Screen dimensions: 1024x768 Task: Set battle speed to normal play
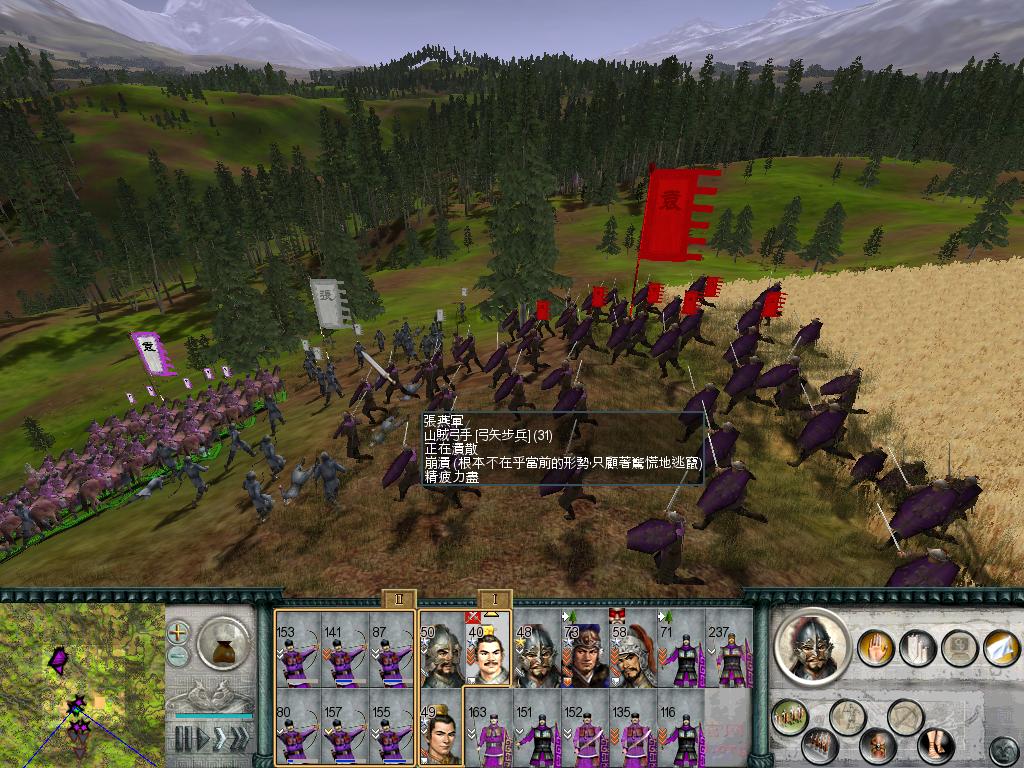click(201, 739)
